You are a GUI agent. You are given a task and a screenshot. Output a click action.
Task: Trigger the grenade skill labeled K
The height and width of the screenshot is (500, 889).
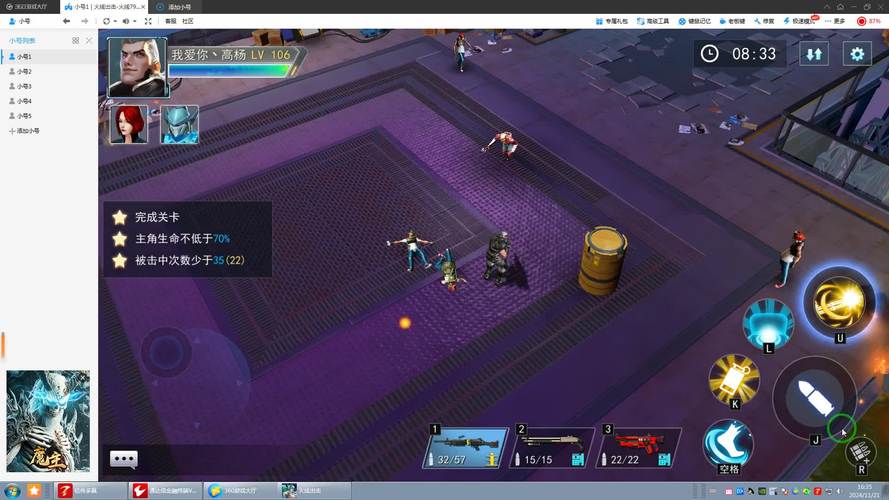pyautogui.click(x=734, y=379)
